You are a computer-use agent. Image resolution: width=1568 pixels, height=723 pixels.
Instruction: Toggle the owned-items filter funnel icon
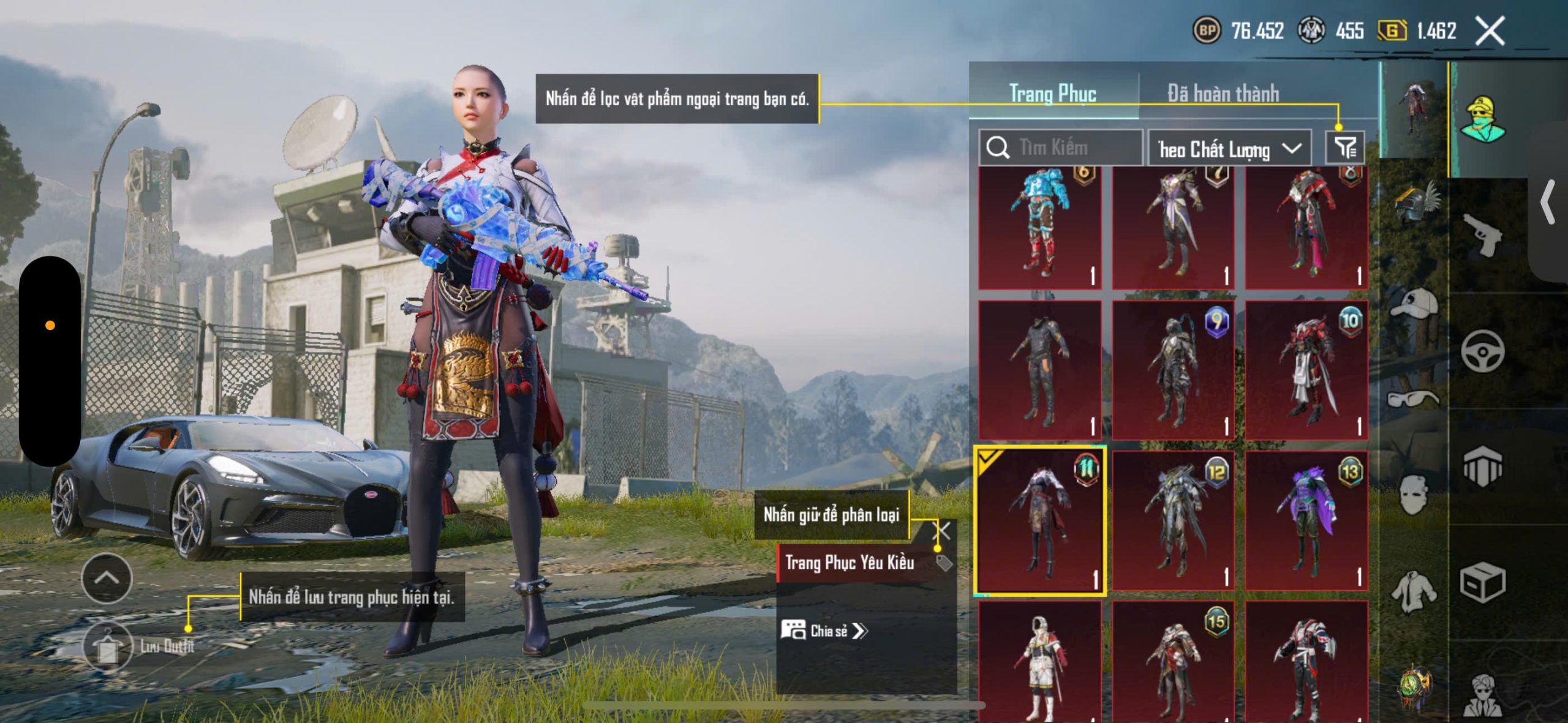pos(1345,148)
